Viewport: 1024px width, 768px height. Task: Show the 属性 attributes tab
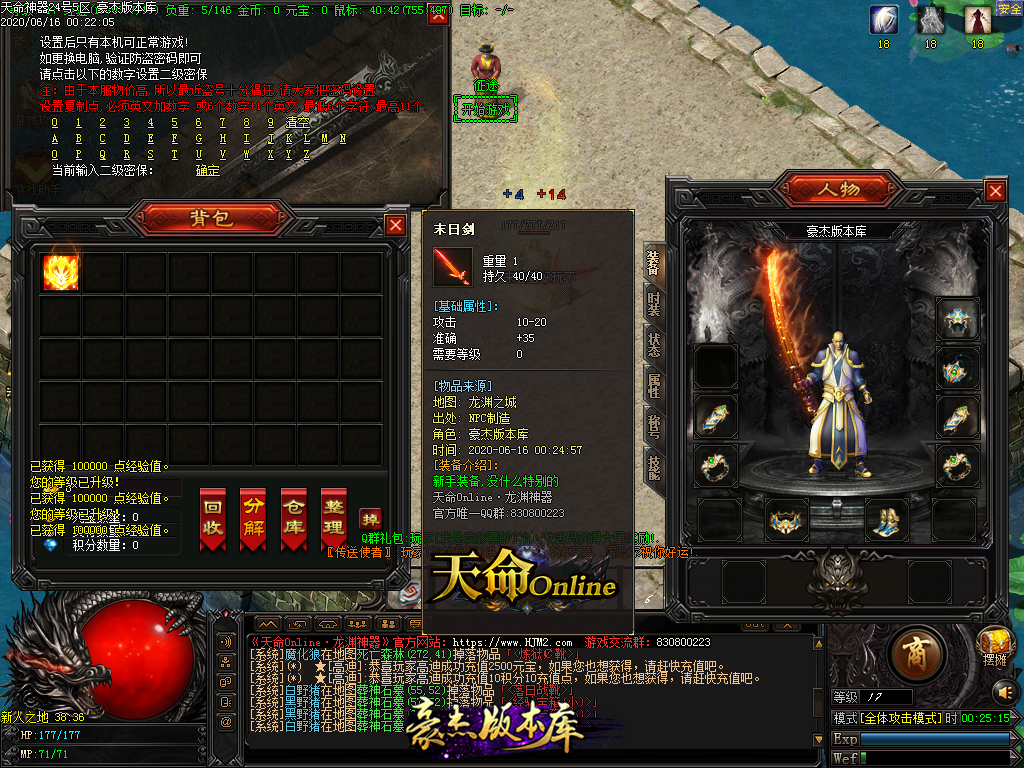653,386
